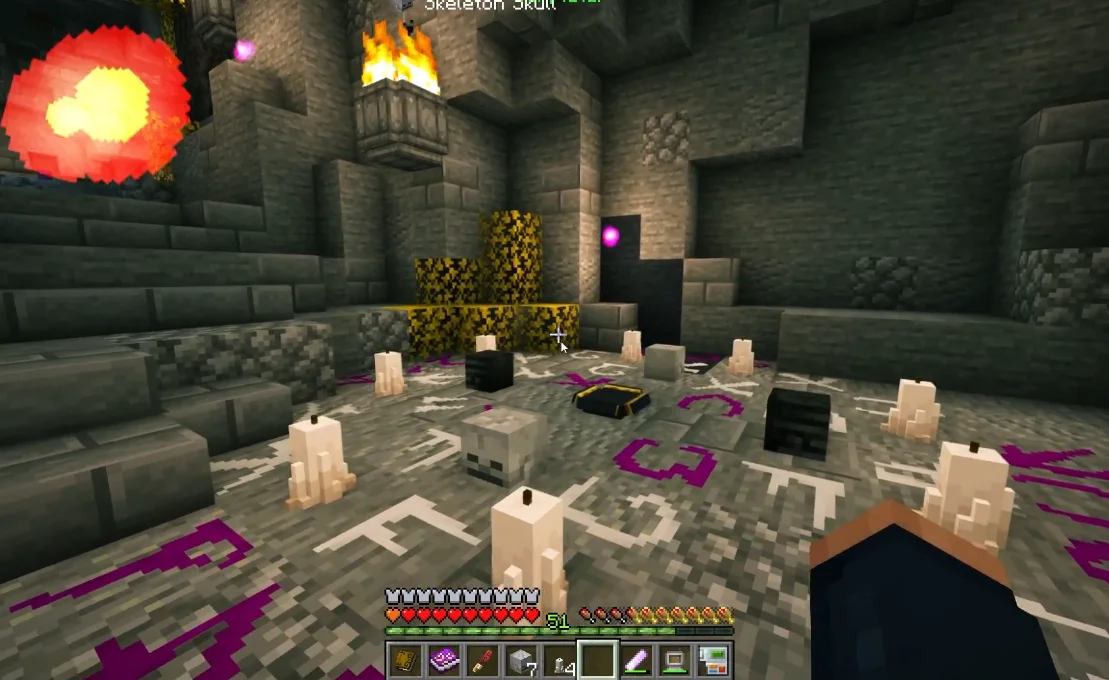
Task: Select the brown book hotbar slot
Action: [x=405, y=660]
